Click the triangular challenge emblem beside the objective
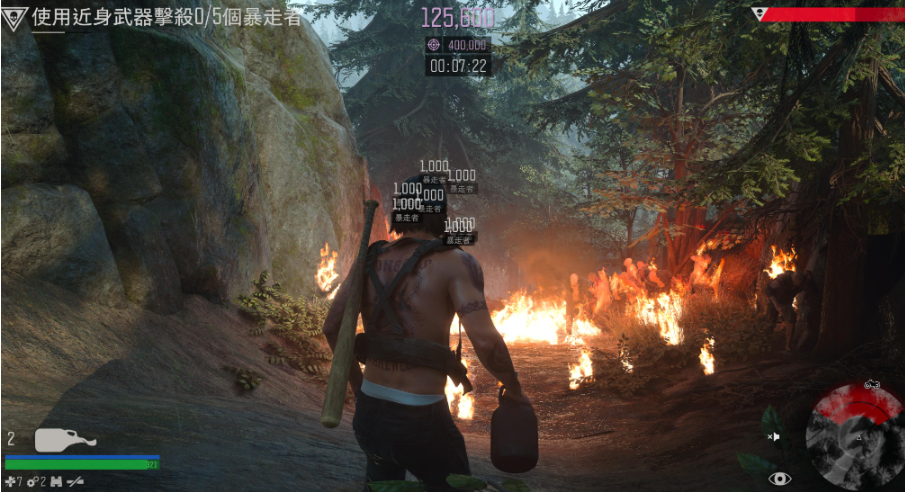Image resolution: width=905 pixels, height=492 pixels. [15, 17]
